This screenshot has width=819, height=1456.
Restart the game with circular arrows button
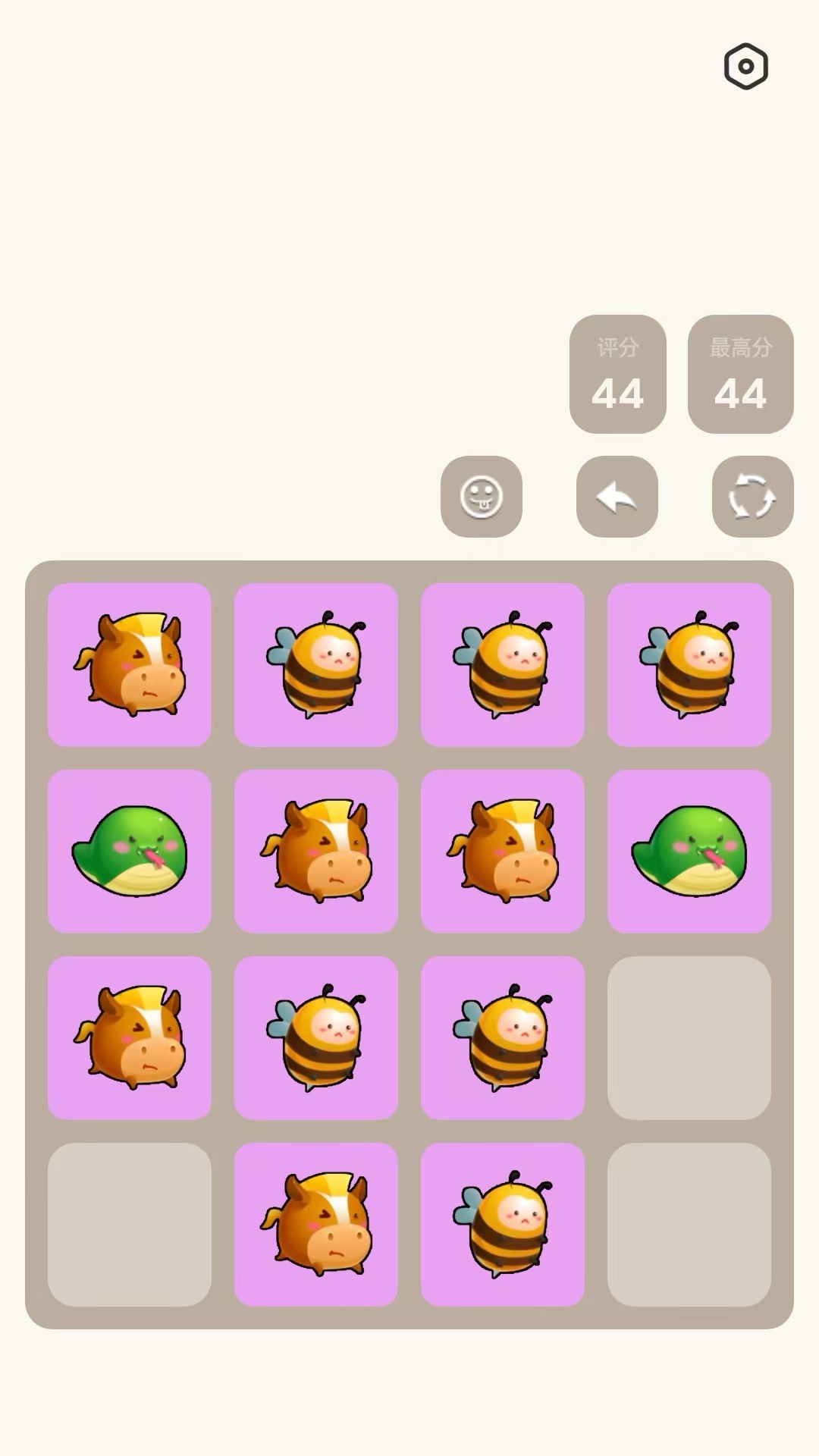coord(752,497)
